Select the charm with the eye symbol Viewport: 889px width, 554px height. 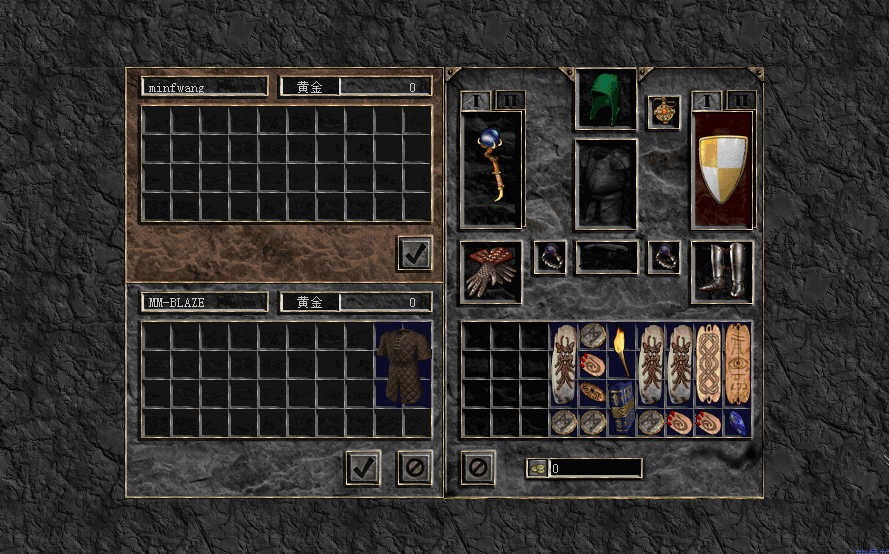[737, 364]
